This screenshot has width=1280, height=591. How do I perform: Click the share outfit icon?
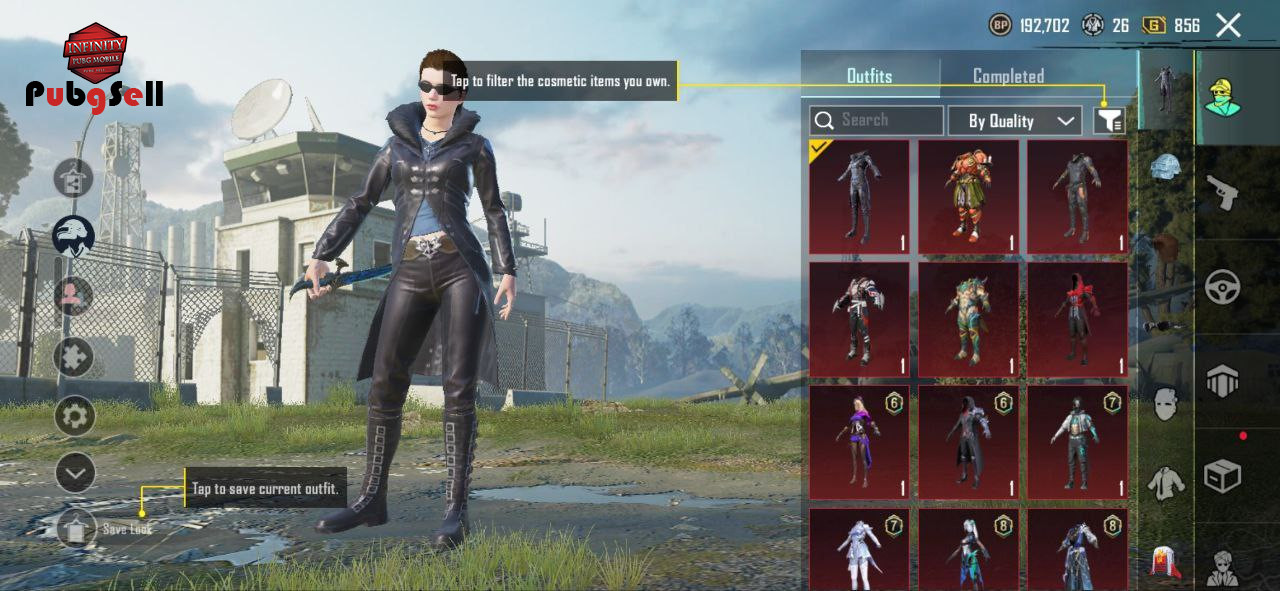73,179
